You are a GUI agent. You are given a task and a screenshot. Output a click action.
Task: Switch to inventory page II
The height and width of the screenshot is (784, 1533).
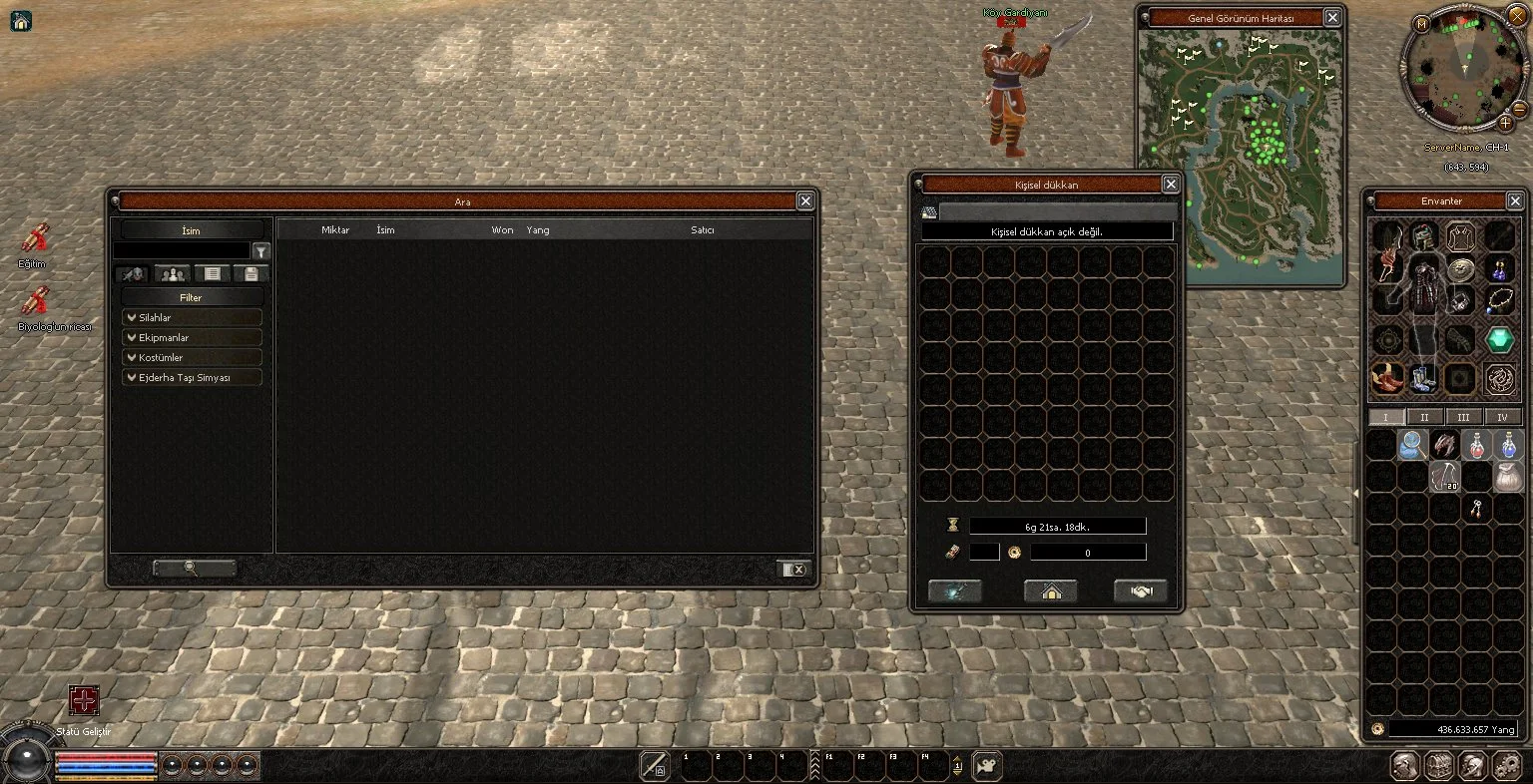click(1424, 417)
